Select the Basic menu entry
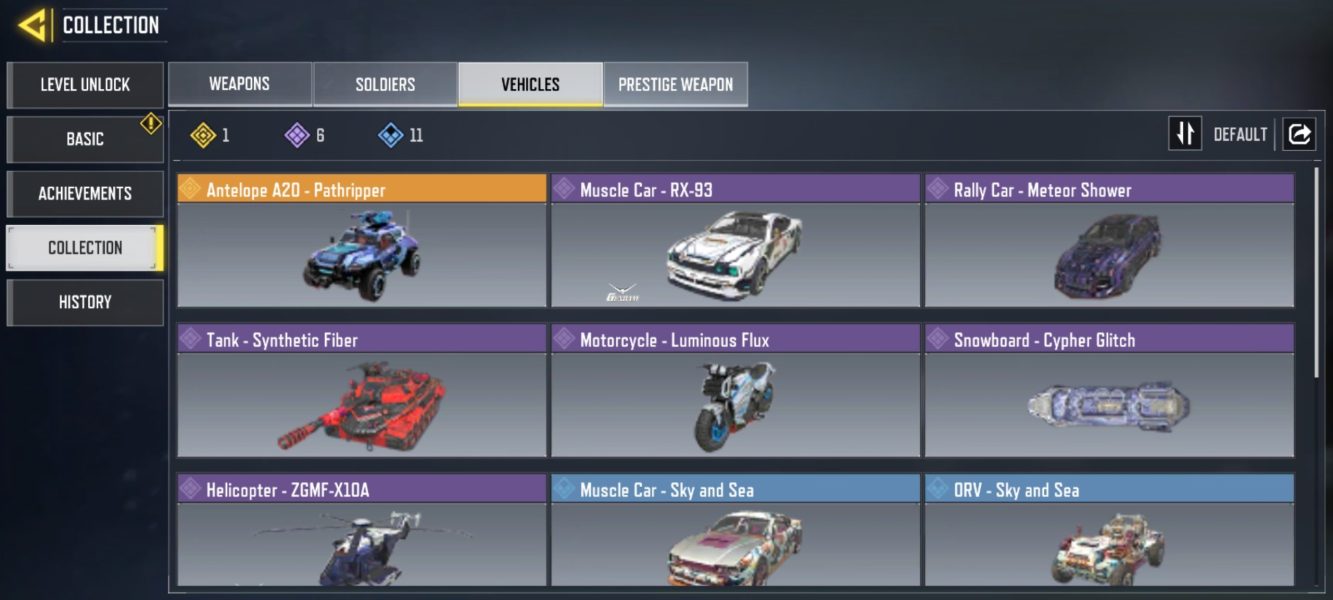Image resolution: width=1333 pixels, height=600 pixels. point(85,139)
